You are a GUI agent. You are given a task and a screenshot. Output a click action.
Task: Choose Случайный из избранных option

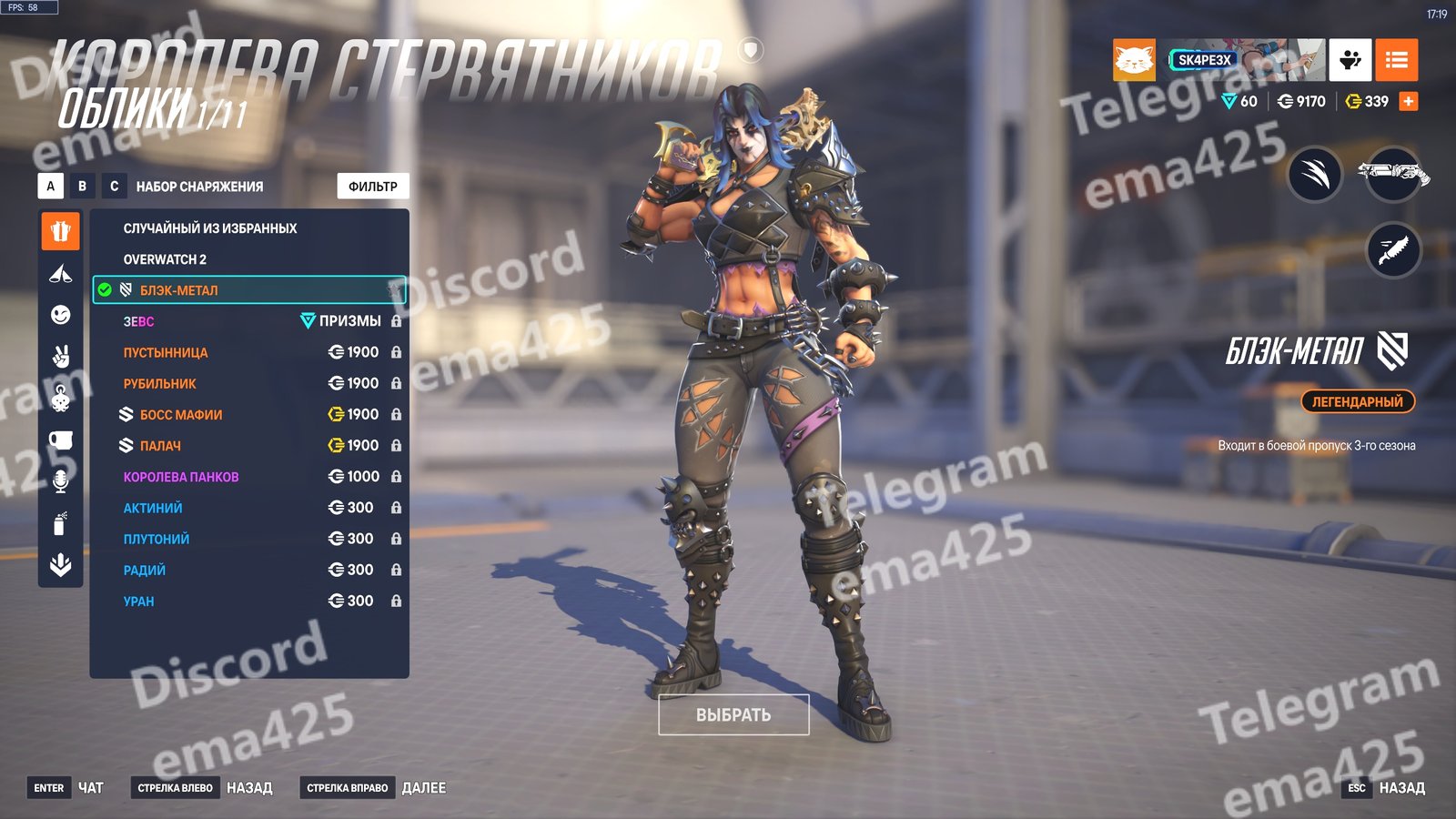click(210, 228)
